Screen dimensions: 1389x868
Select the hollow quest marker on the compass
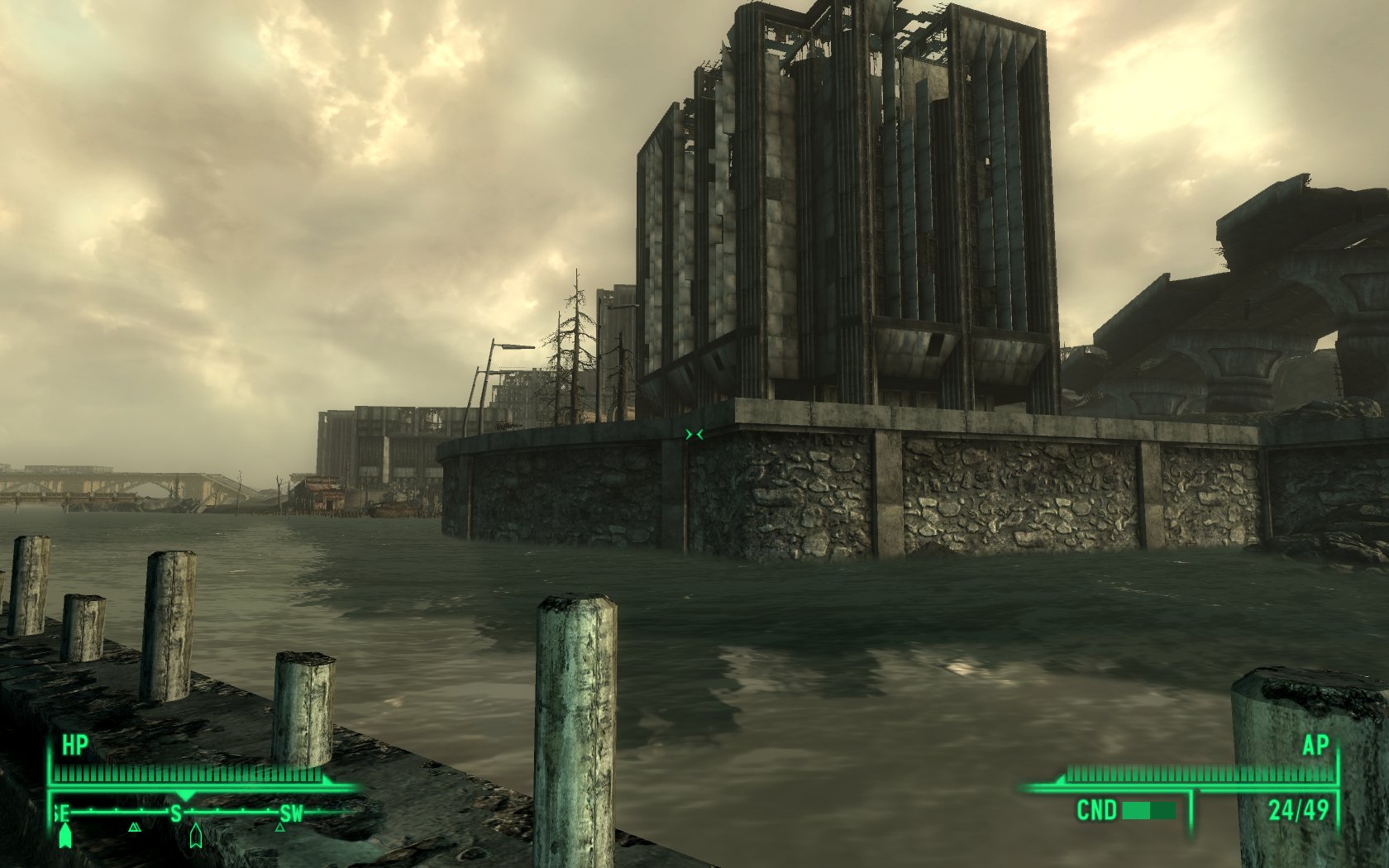[x=195, y=836]
